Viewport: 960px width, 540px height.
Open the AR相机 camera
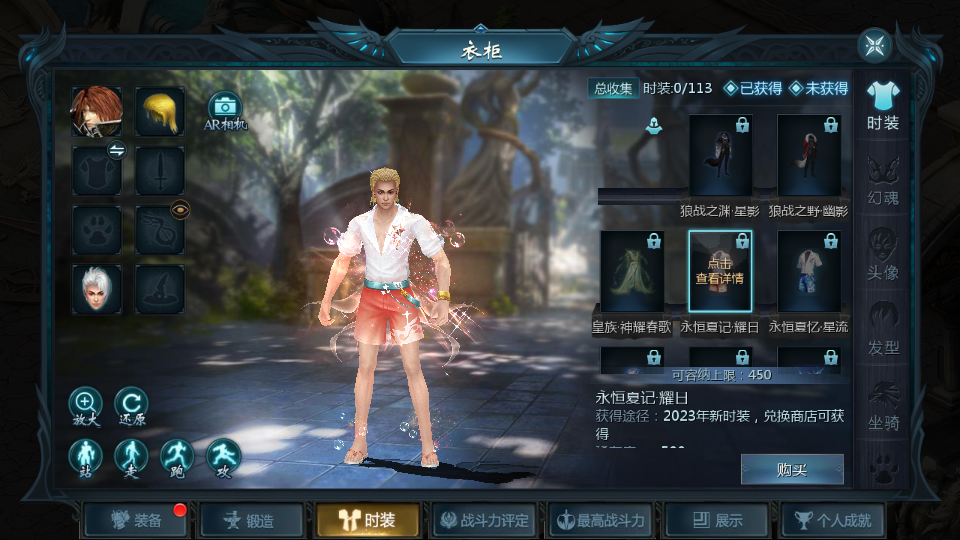(225, 108)
